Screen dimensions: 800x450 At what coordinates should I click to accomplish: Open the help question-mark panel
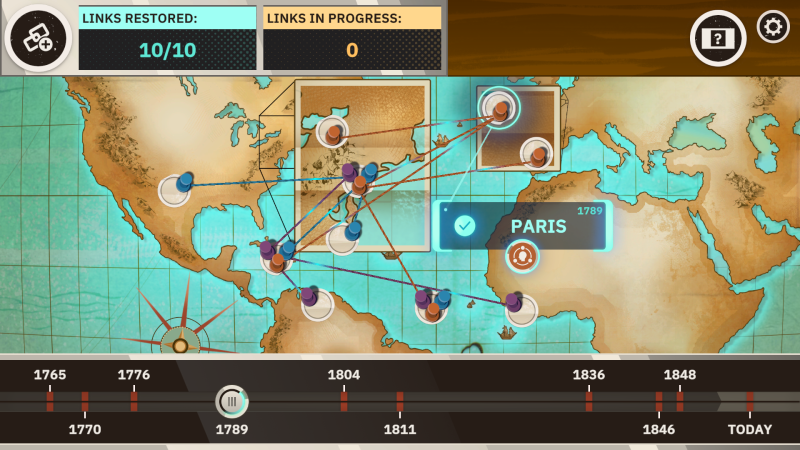click(x=718, y=38)
